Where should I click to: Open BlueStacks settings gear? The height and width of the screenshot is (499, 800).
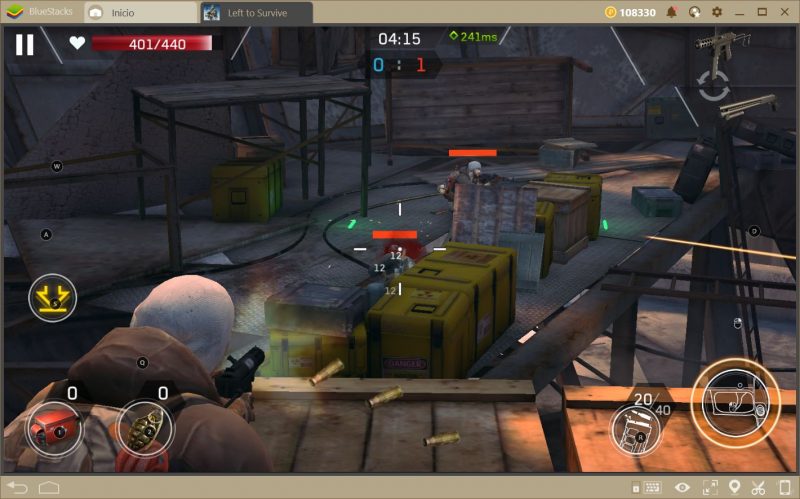point(717,12)
